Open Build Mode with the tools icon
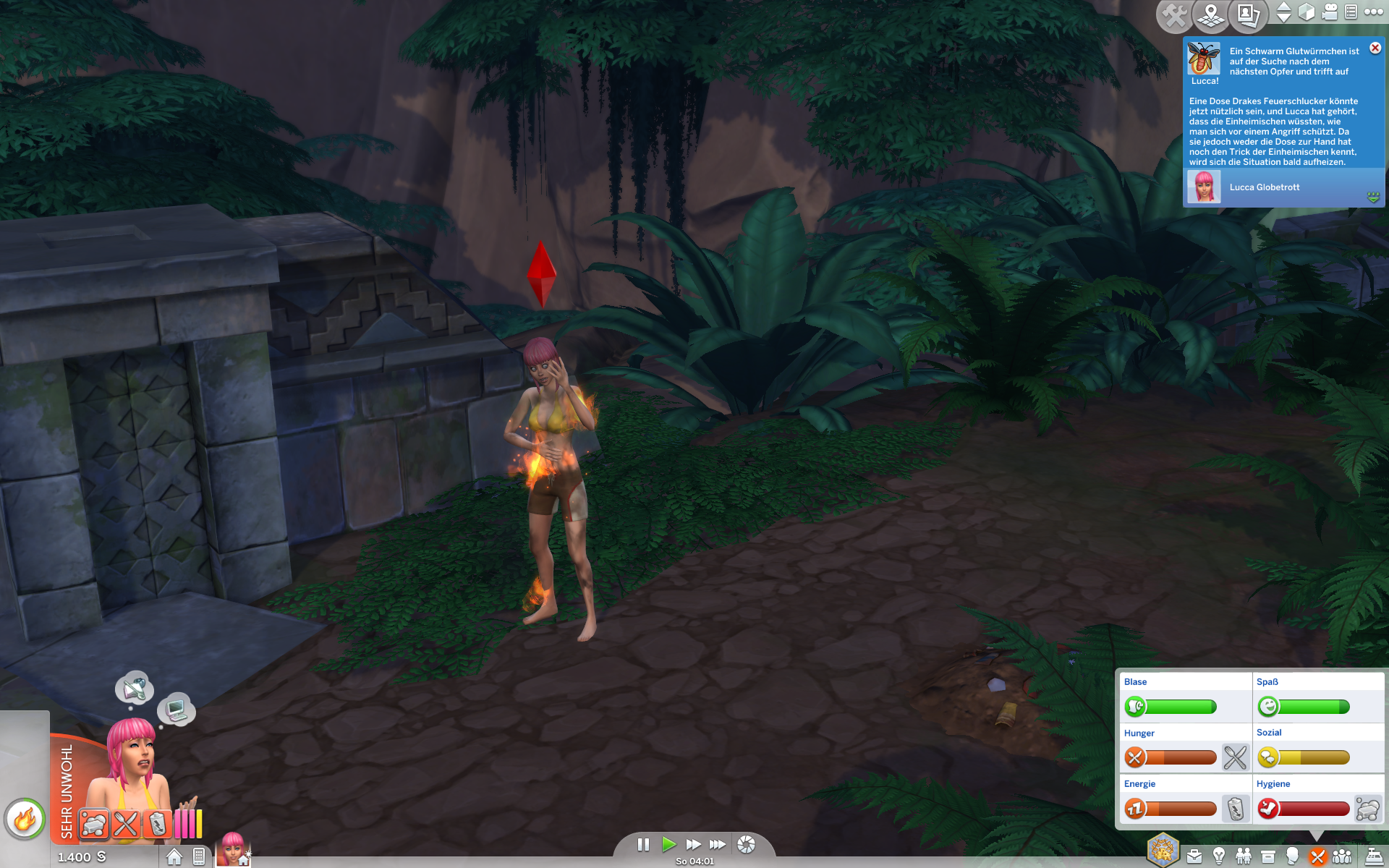Image resolution: width=1389 pixels, height=868 pixels. (x=1173, y=14)
